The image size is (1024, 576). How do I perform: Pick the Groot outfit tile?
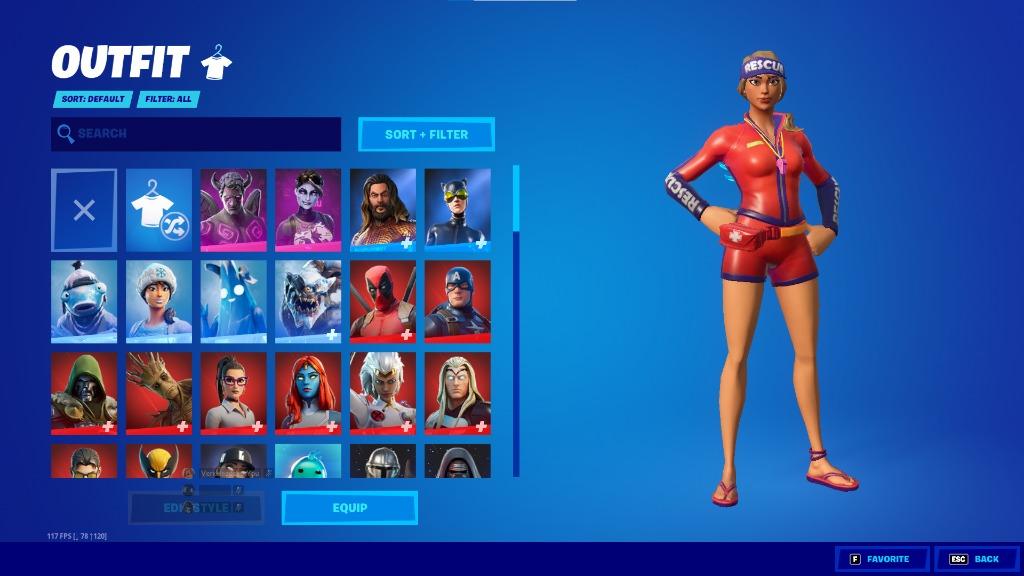click(x=159, y=392)
